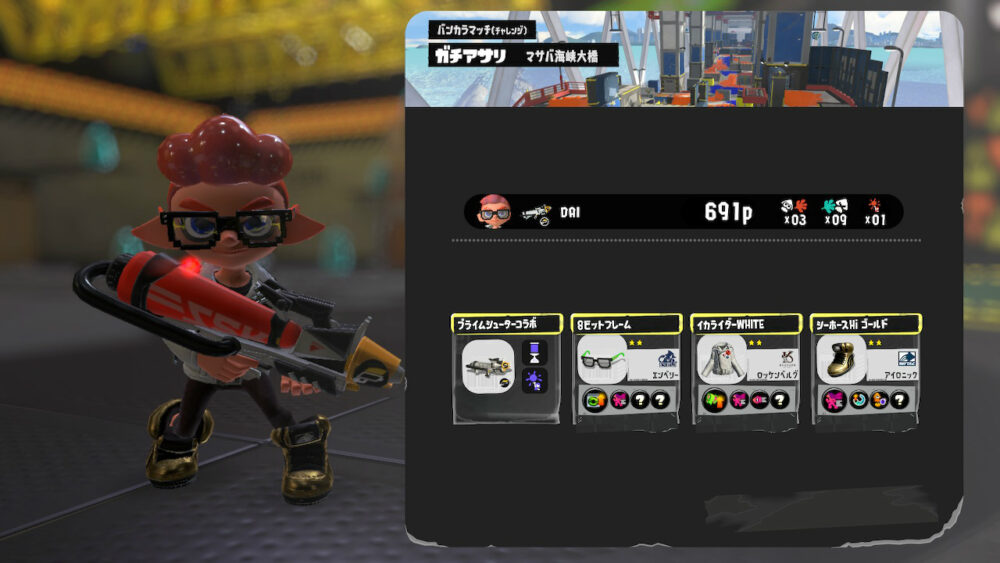Click the gold sneaker gear image
Viewport: 1000px width, 563px height.
pyautogui.click(x=841, y=358)
